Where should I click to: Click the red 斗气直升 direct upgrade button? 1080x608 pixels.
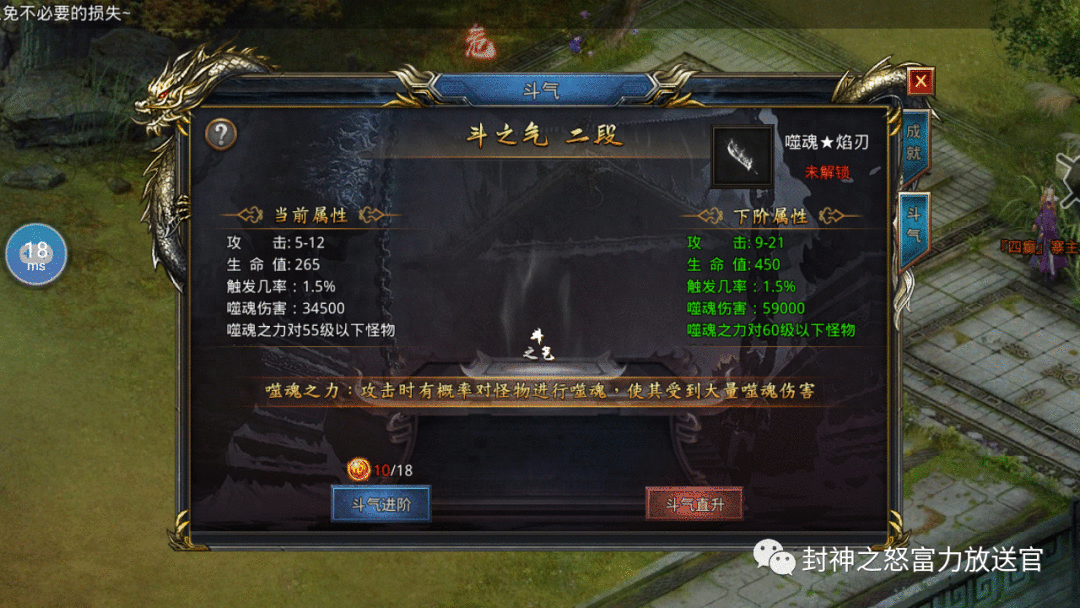pyautogui.click(x=694, y=504)
